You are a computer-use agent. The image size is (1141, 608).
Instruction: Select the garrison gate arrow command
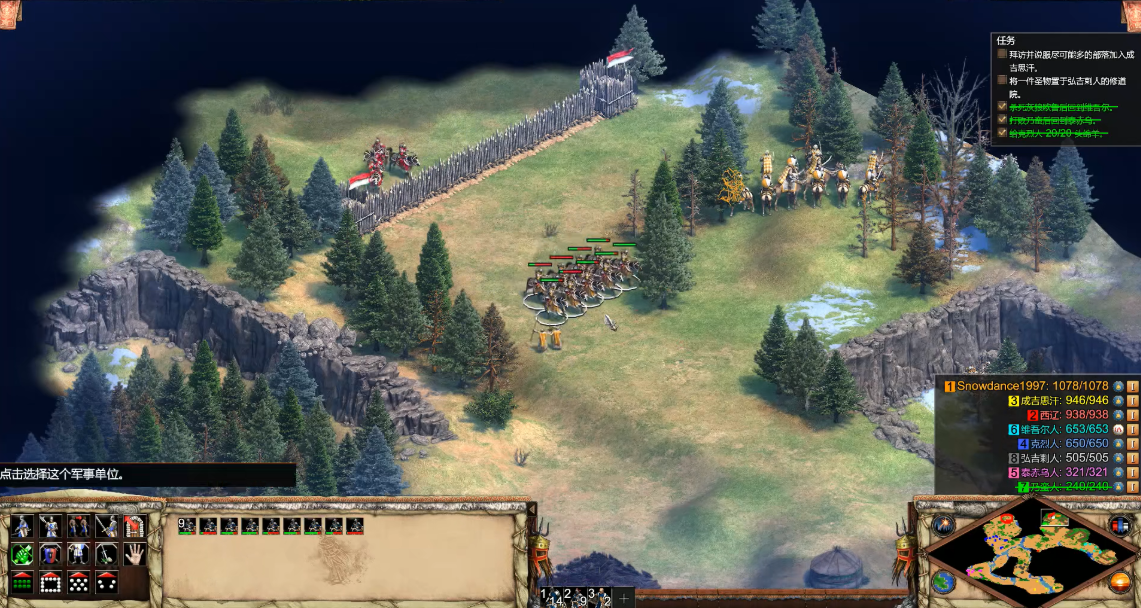(134, 526)
